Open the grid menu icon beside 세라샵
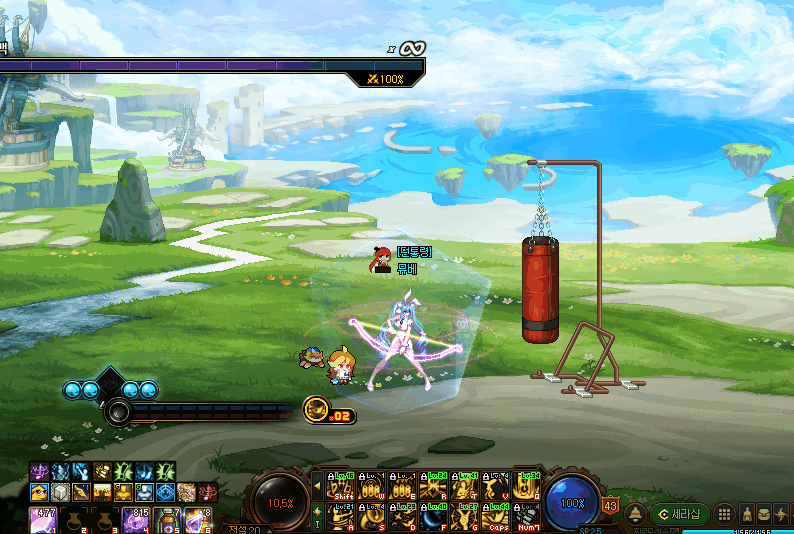The height and width of the screenshot is (534, 794). coord(726,514)
